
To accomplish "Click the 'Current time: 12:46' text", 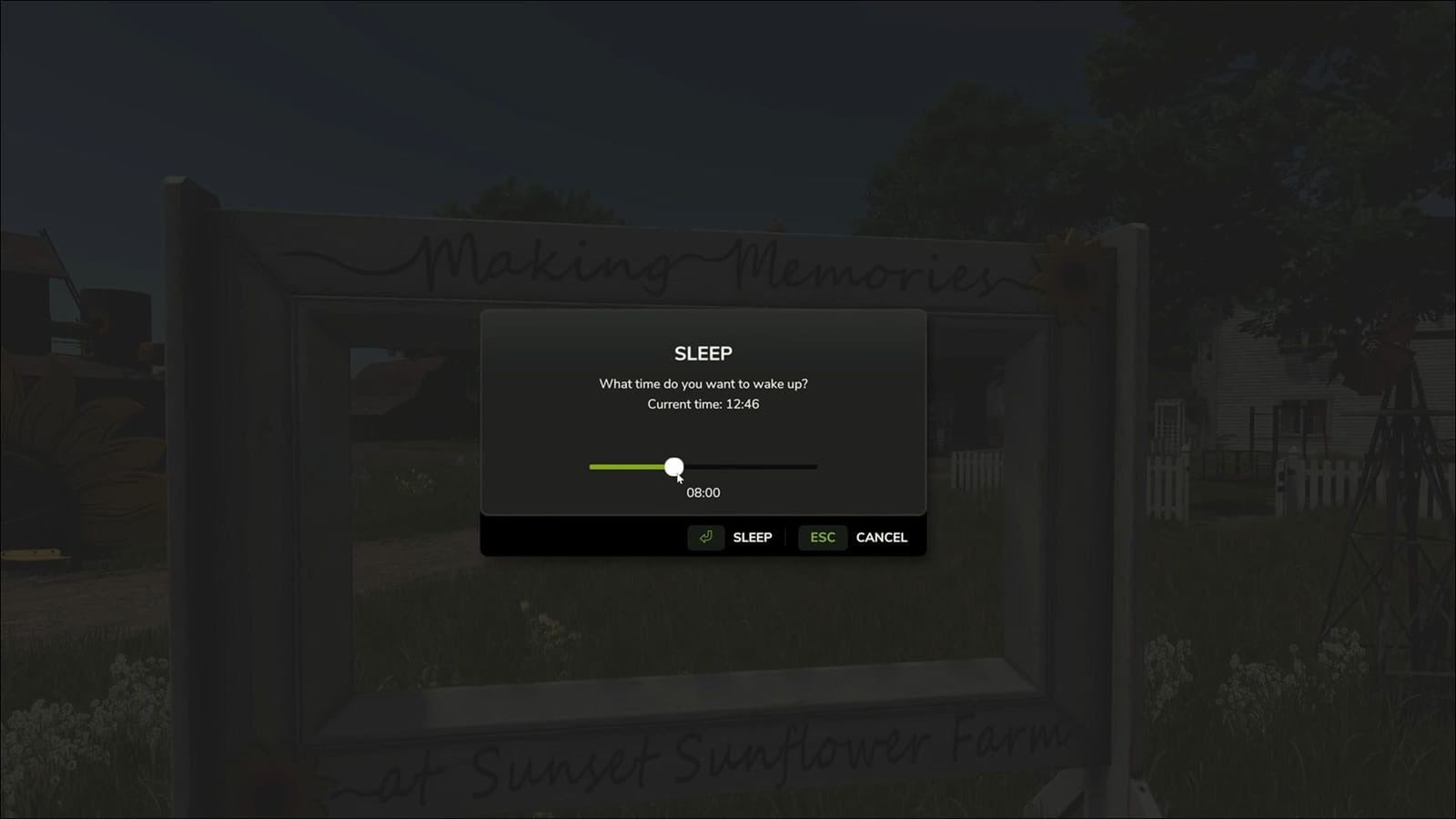I will coord(702,404).
